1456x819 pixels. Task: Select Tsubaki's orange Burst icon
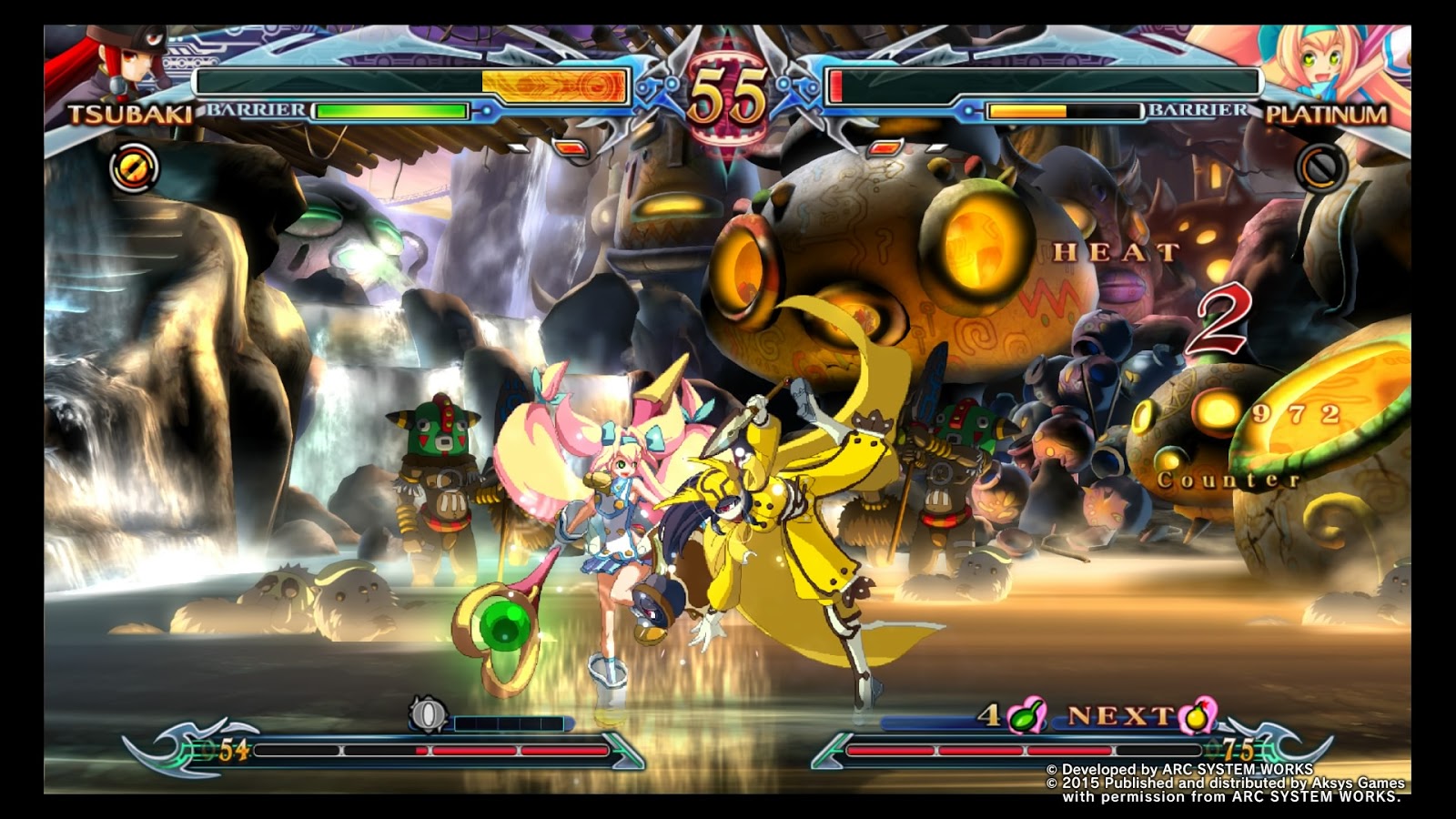pyautogui.click(x=134, y=168)
